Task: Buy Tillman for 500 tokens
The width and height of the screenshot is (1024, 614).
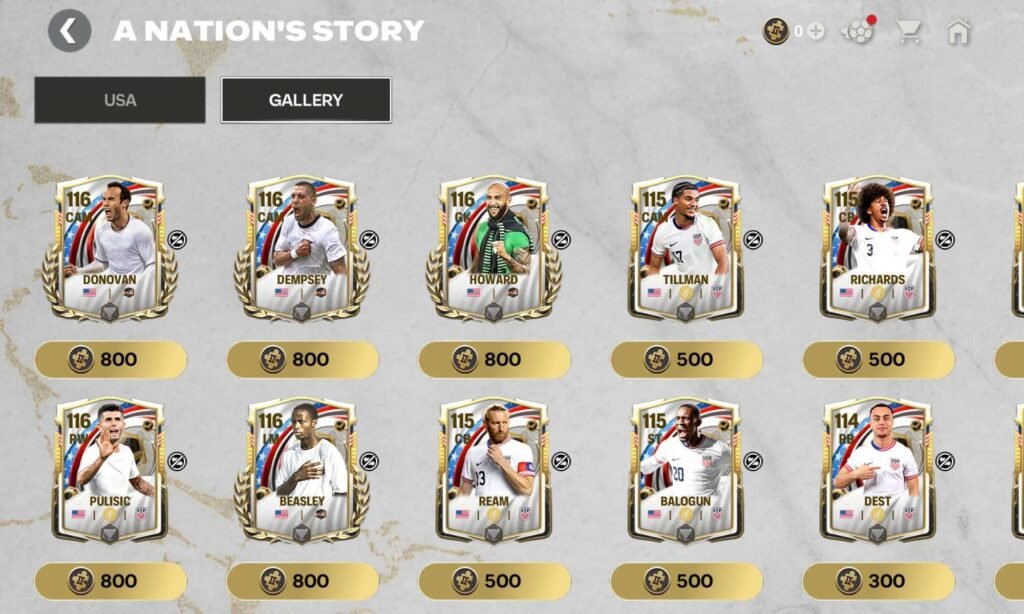Action: point(687,359)
